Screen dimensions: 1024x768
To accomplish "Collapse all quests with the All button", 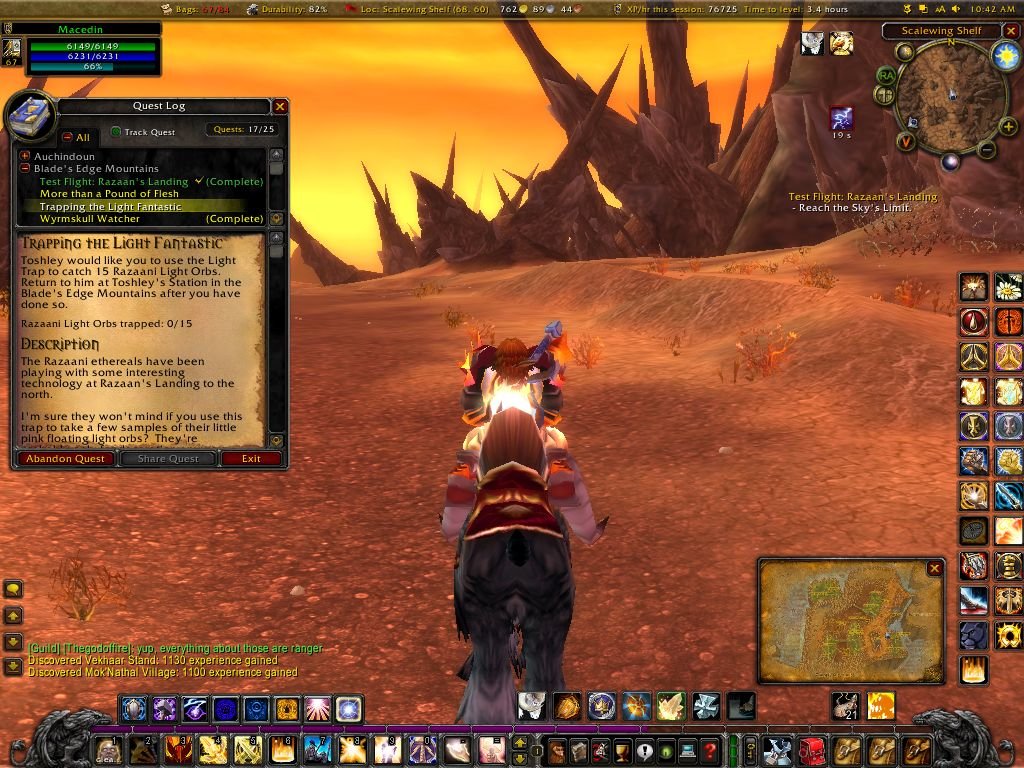I will tap(67, 137).
